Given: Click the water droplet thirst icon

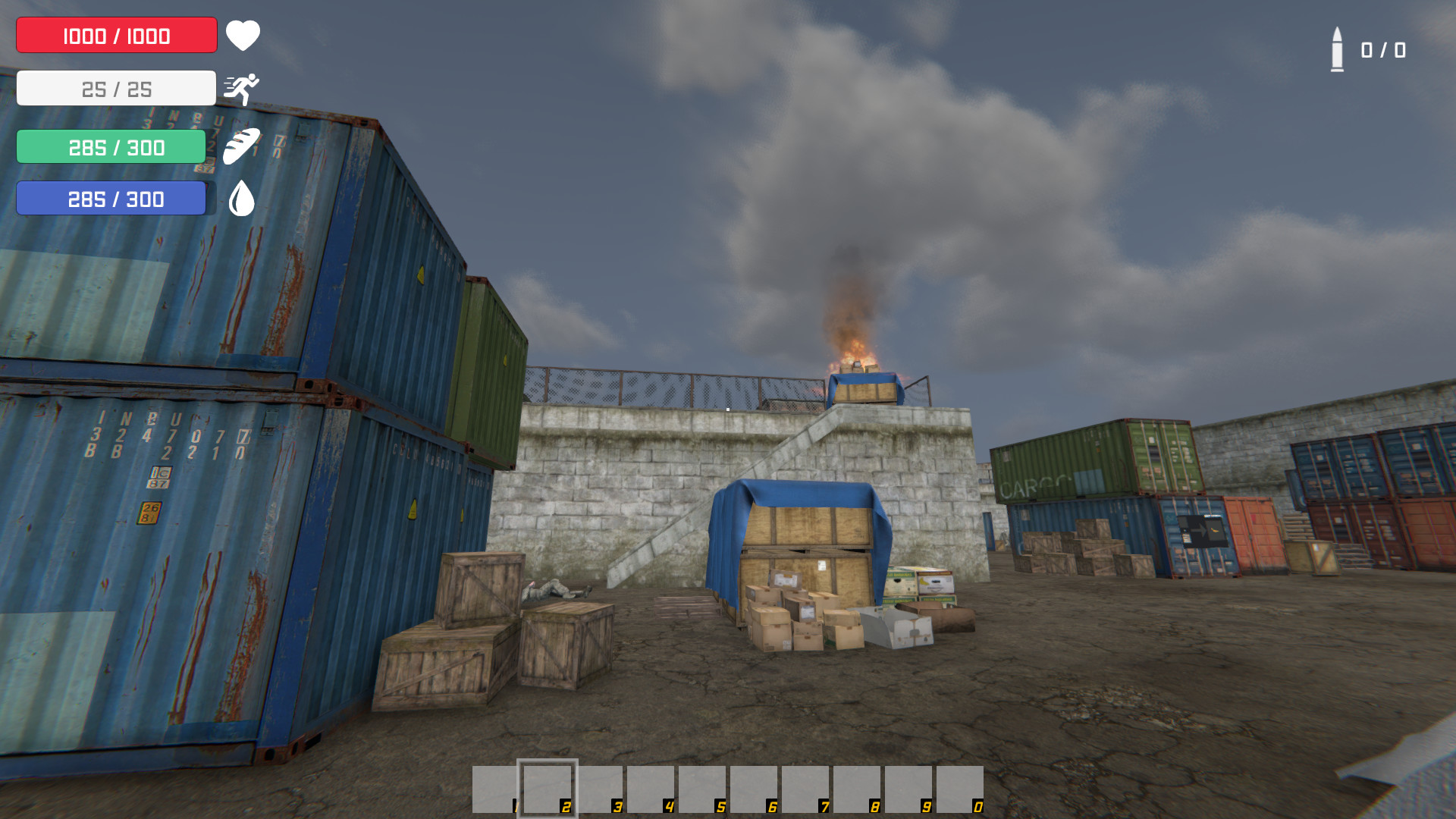Looking at the screenshot, I should [x=241, y=198].
